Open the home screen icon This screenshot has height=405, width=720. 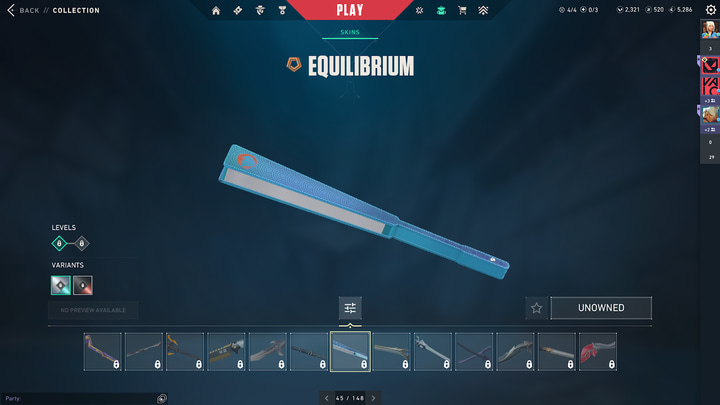click(x=216, y=10)
